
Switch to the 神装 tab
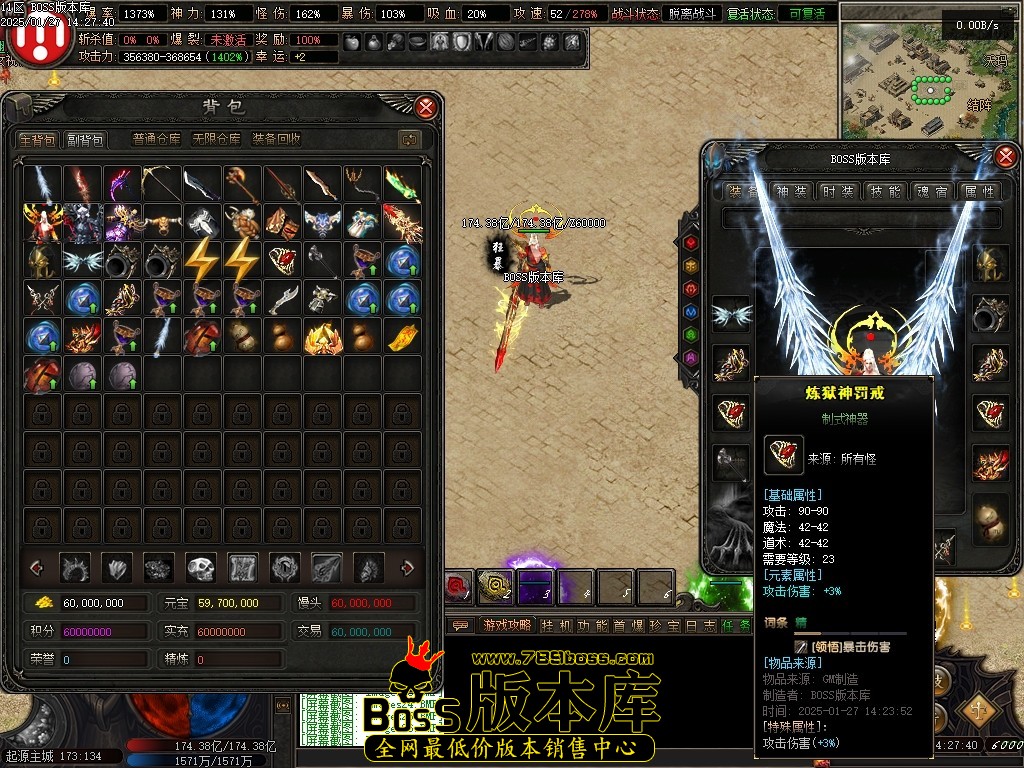pyautogui.click(x=791, y=191)
